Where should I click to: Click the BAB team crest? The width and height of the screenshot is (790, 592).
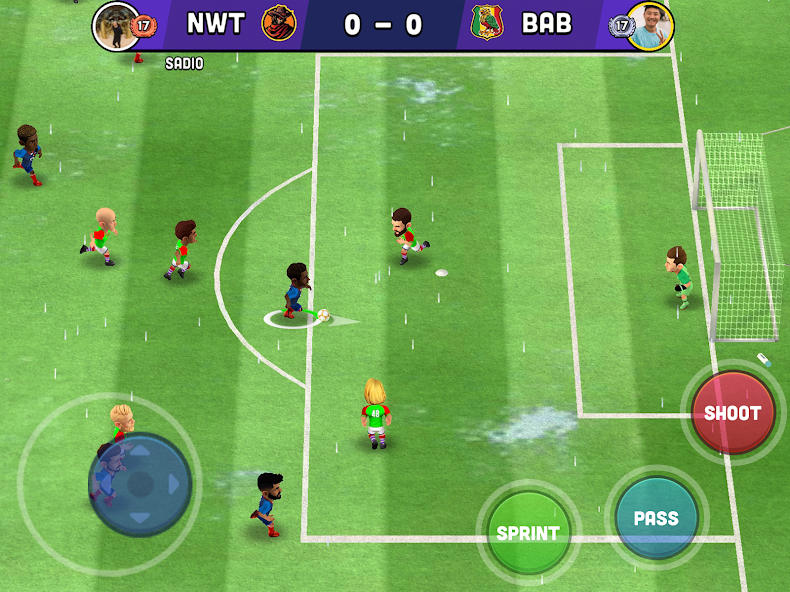coord(487,23)
